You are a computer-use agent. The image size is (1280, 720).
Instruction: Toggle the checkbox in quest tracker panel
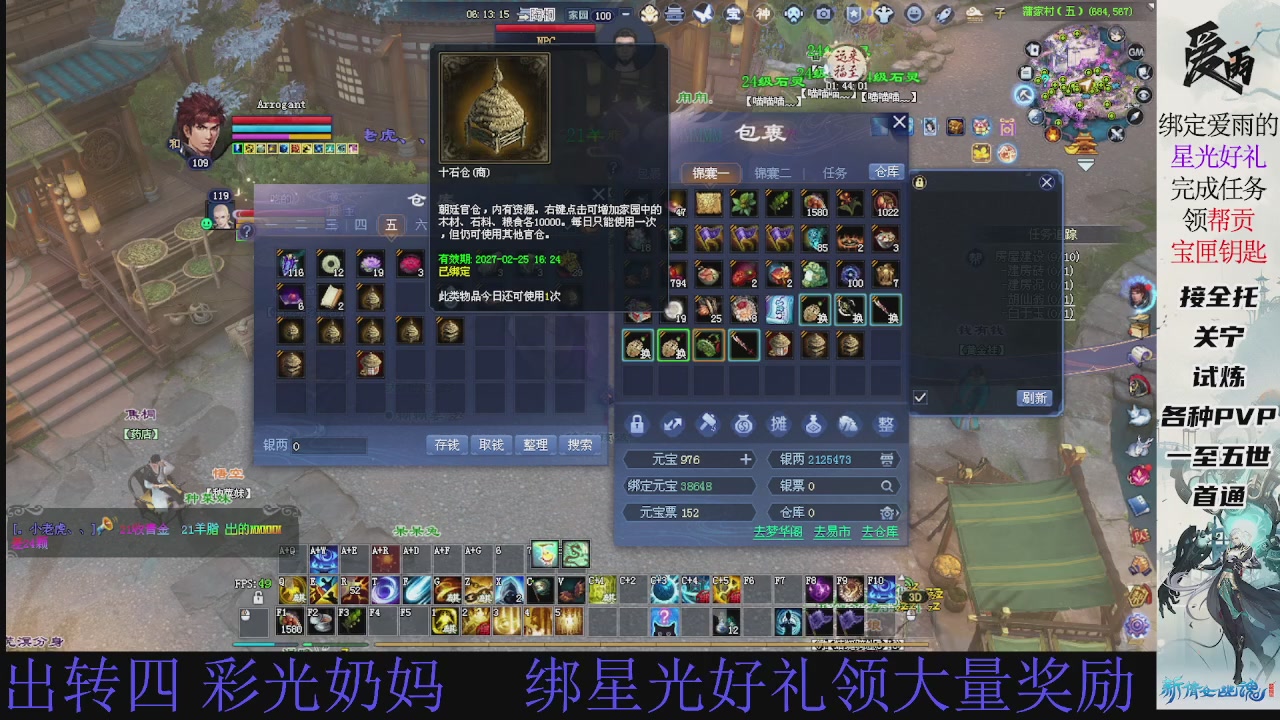pos(920,397)
